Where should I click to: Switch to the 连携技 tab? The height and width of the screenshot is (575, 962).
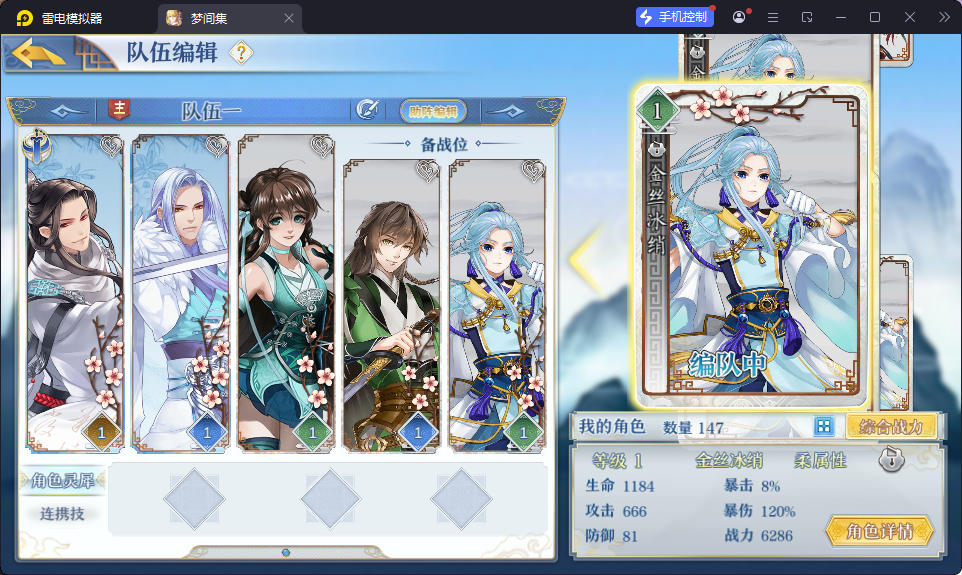pyautogui.click(x=63, y=513)
